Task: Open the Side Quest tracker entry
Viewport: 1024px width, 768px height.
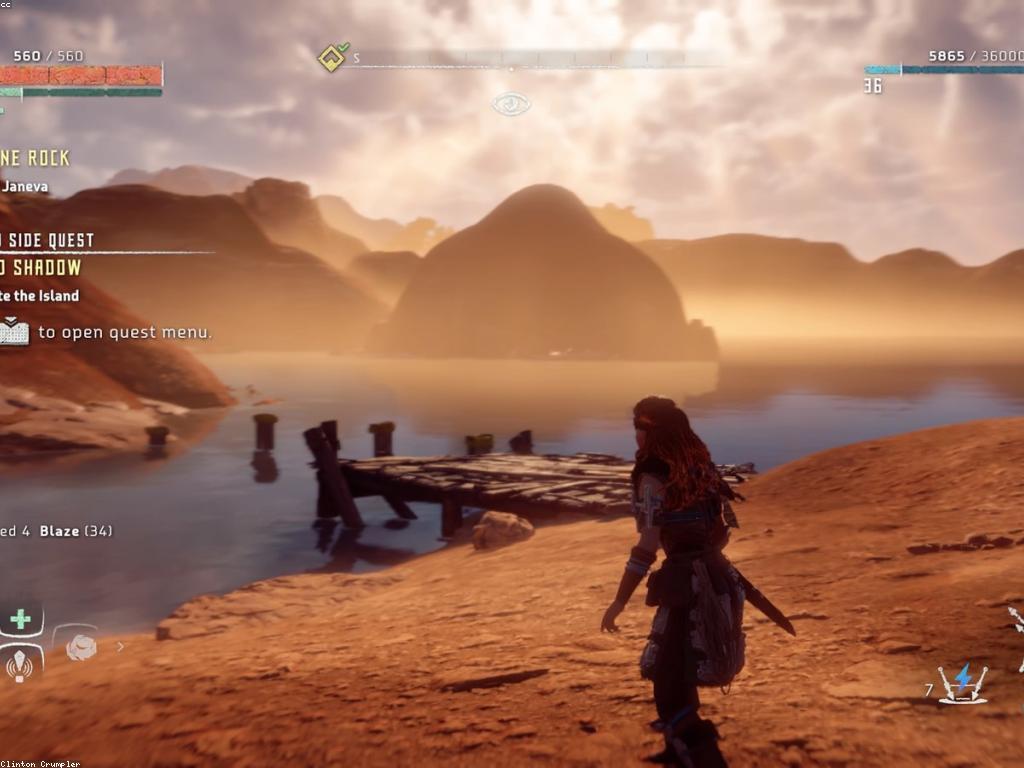Action: 48,240
